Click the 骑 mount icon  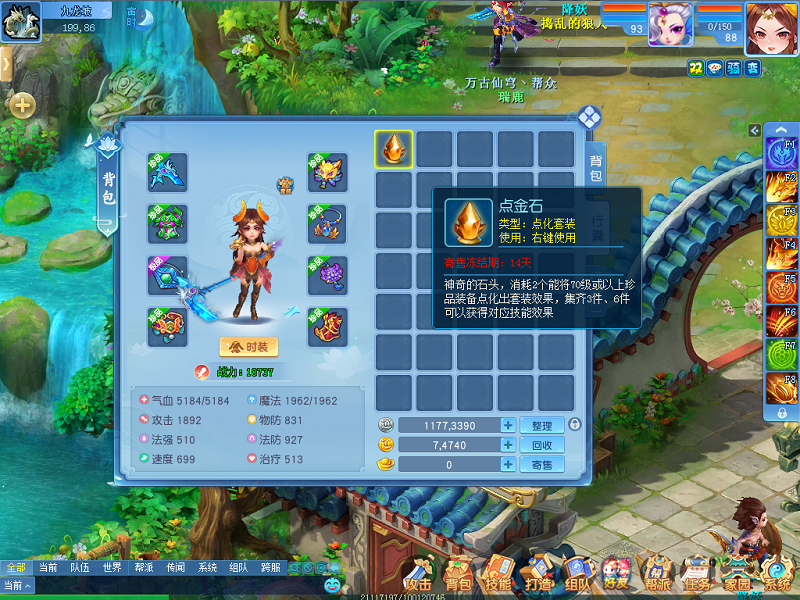coord(733,68)
